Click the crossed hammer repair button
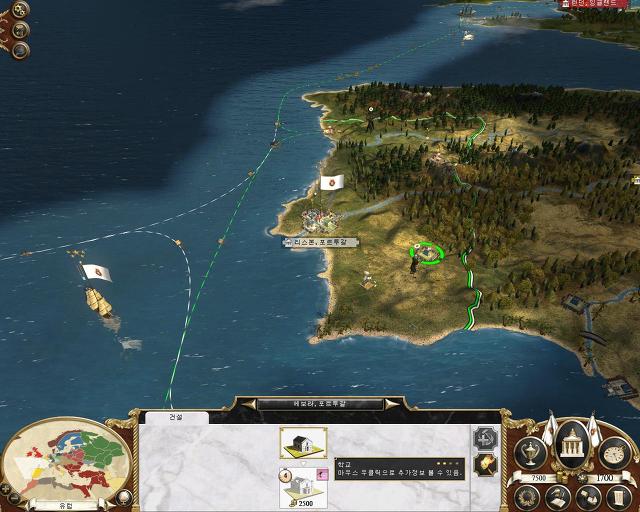This screenshot has height=512, width=640. tap(485, 438)
